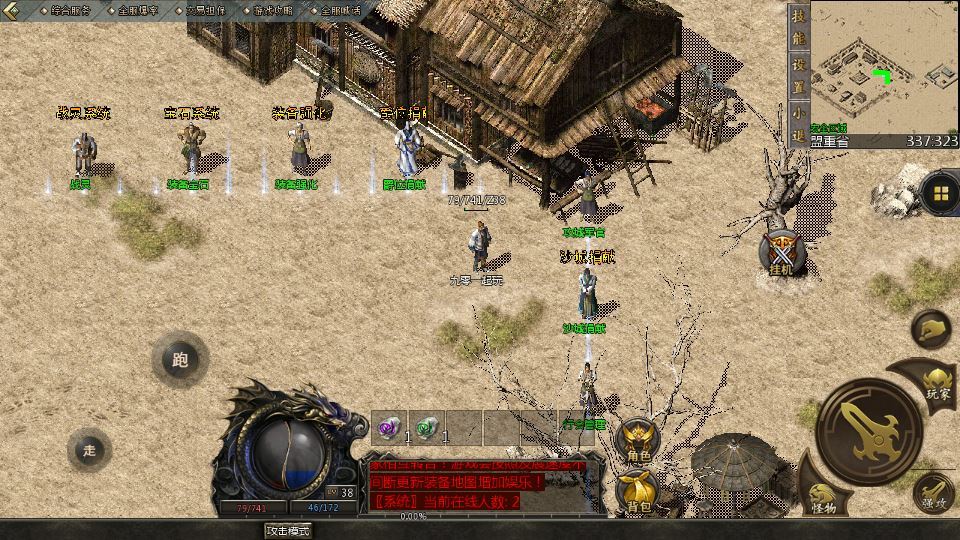Open the four-square grid menu button
The height and width of the screenshot is (540, 960).
click(940, 192)
